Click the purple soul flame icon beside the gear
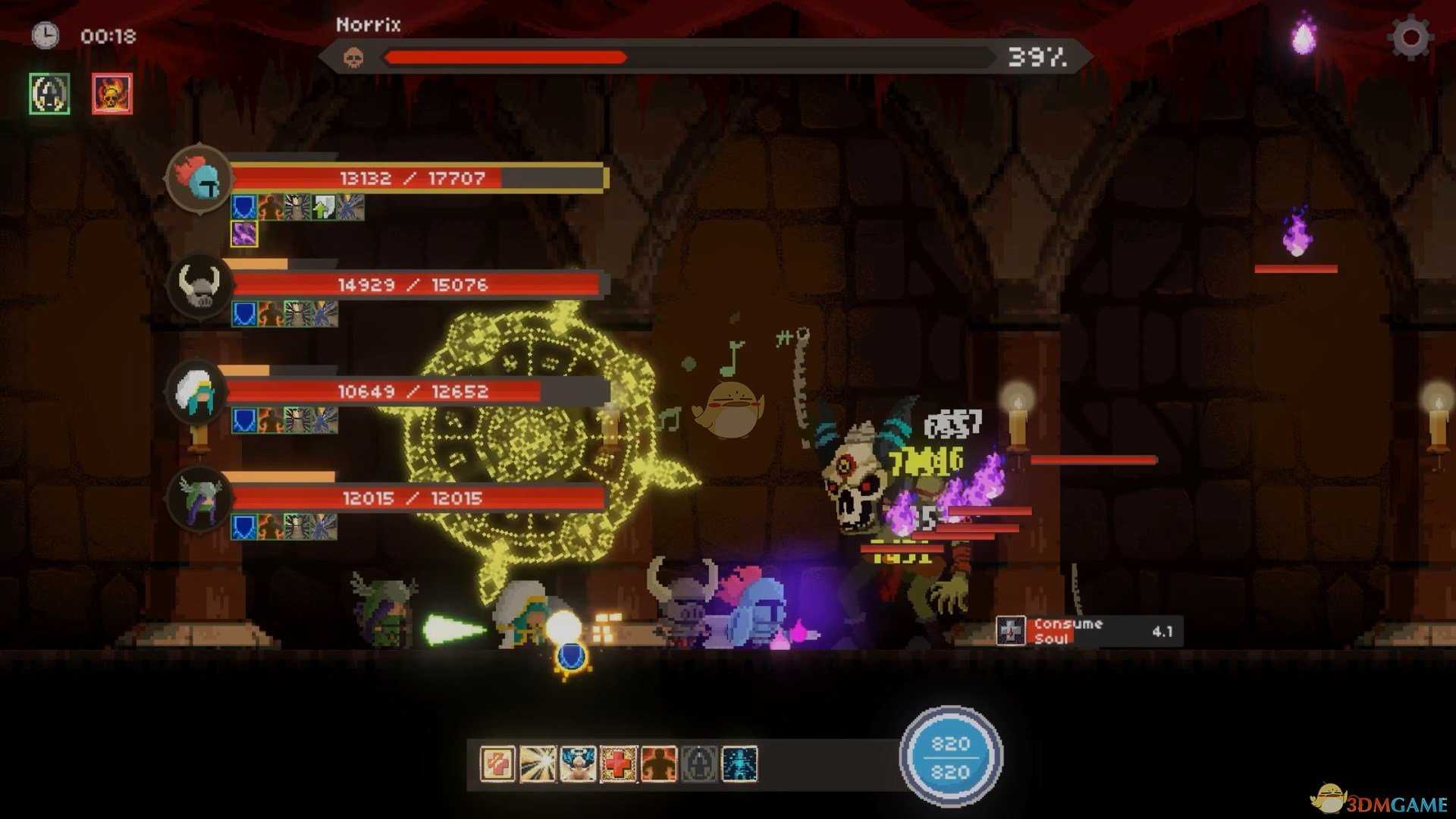Viewport: 1456px width, 819px height. coord(1304,36)
